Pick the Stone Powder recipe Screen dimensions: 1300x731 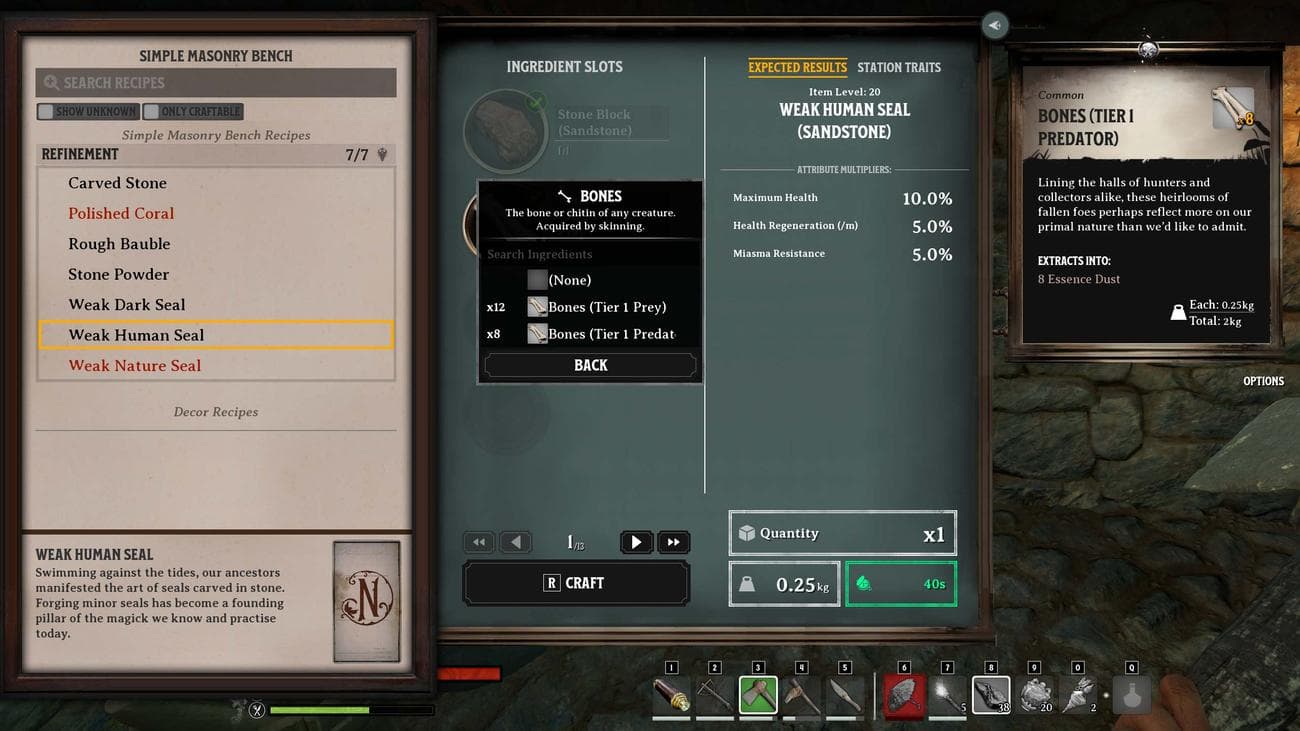(x=119, y=274)
